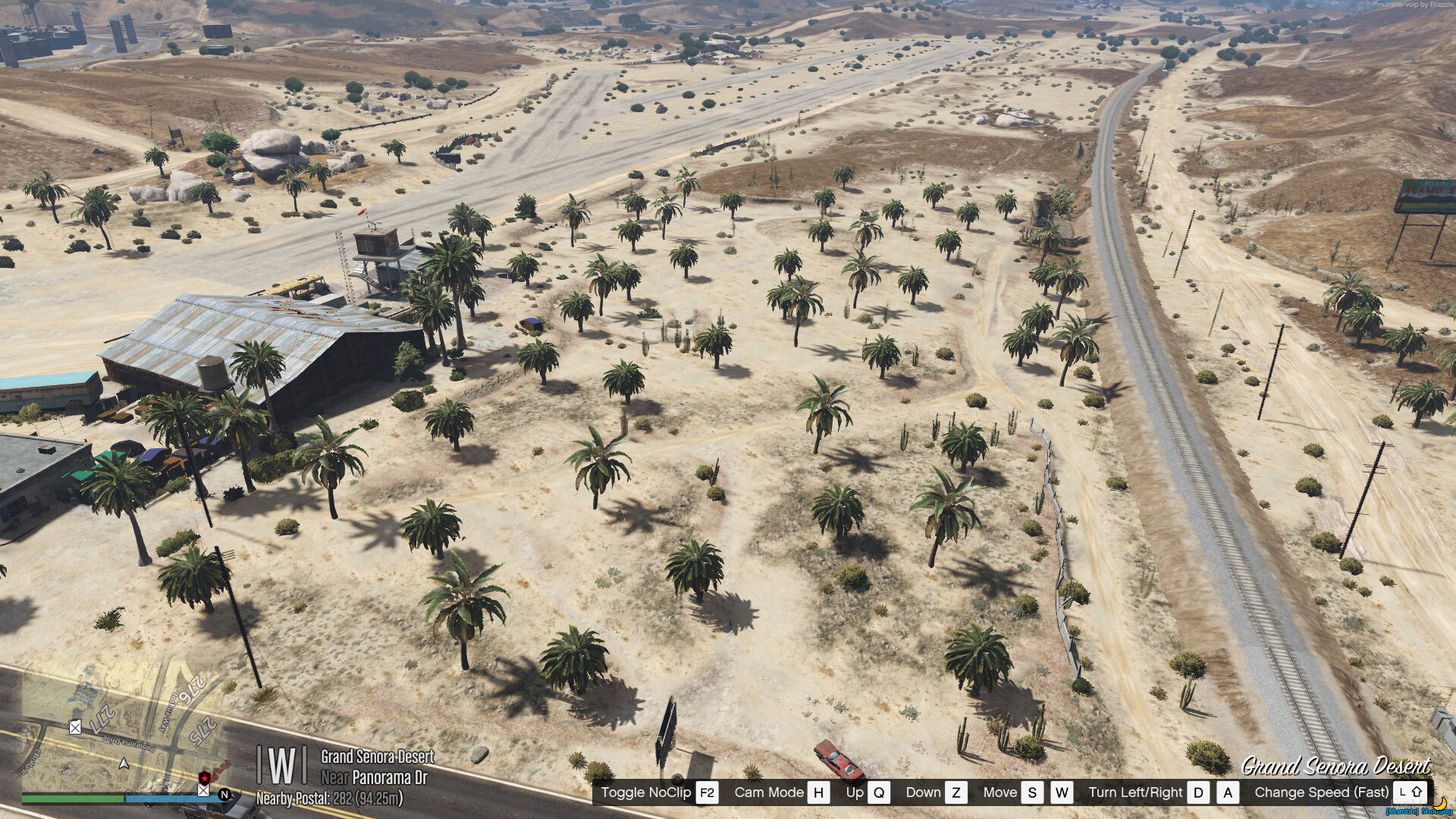Image resolution: width=1456 pixels, height=819 pixels.
Task: Select the red police star blip on the minimap
Action: click(x=204, y=778)
